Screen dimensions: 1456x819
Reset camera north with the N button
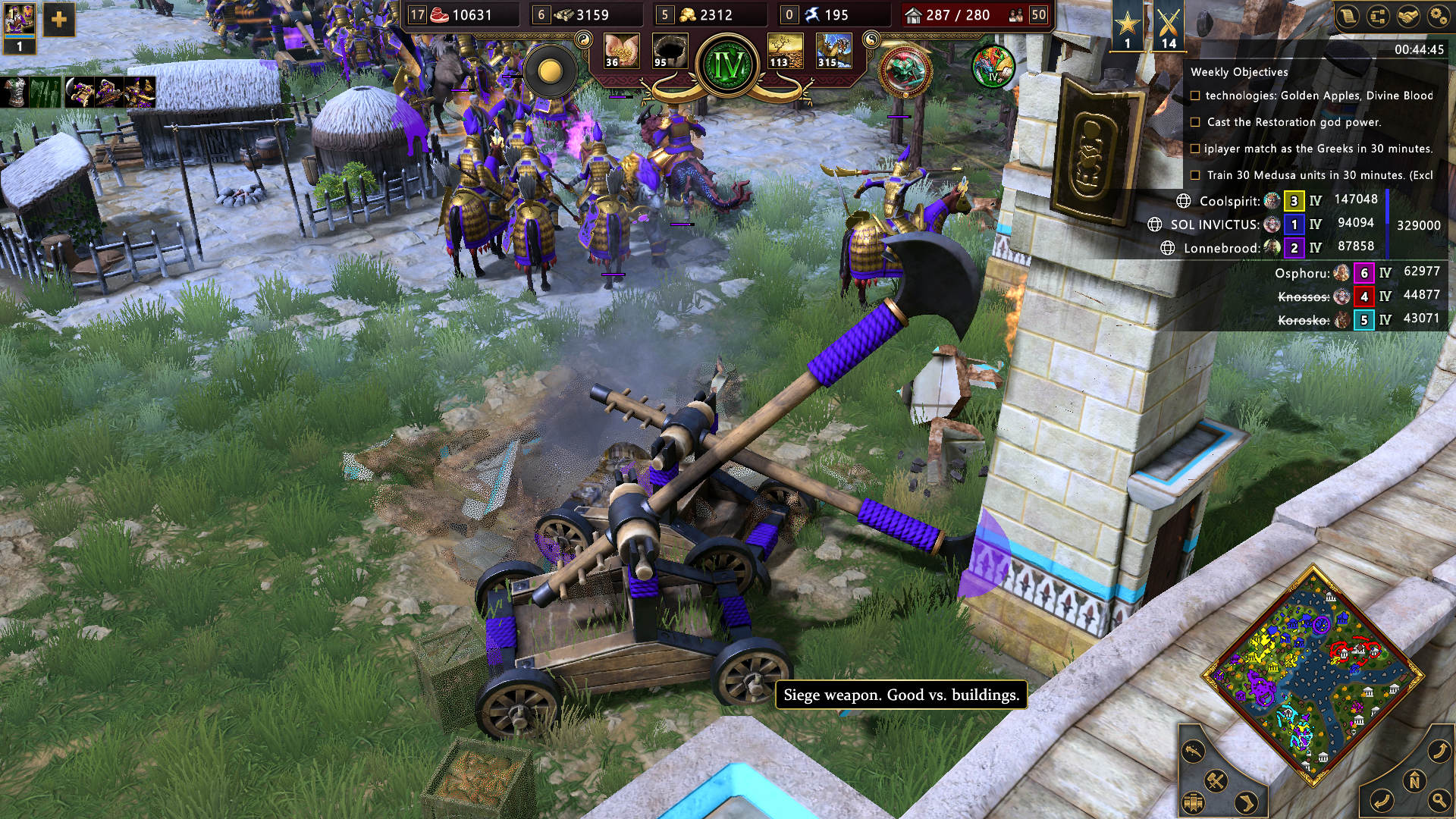1414,780
